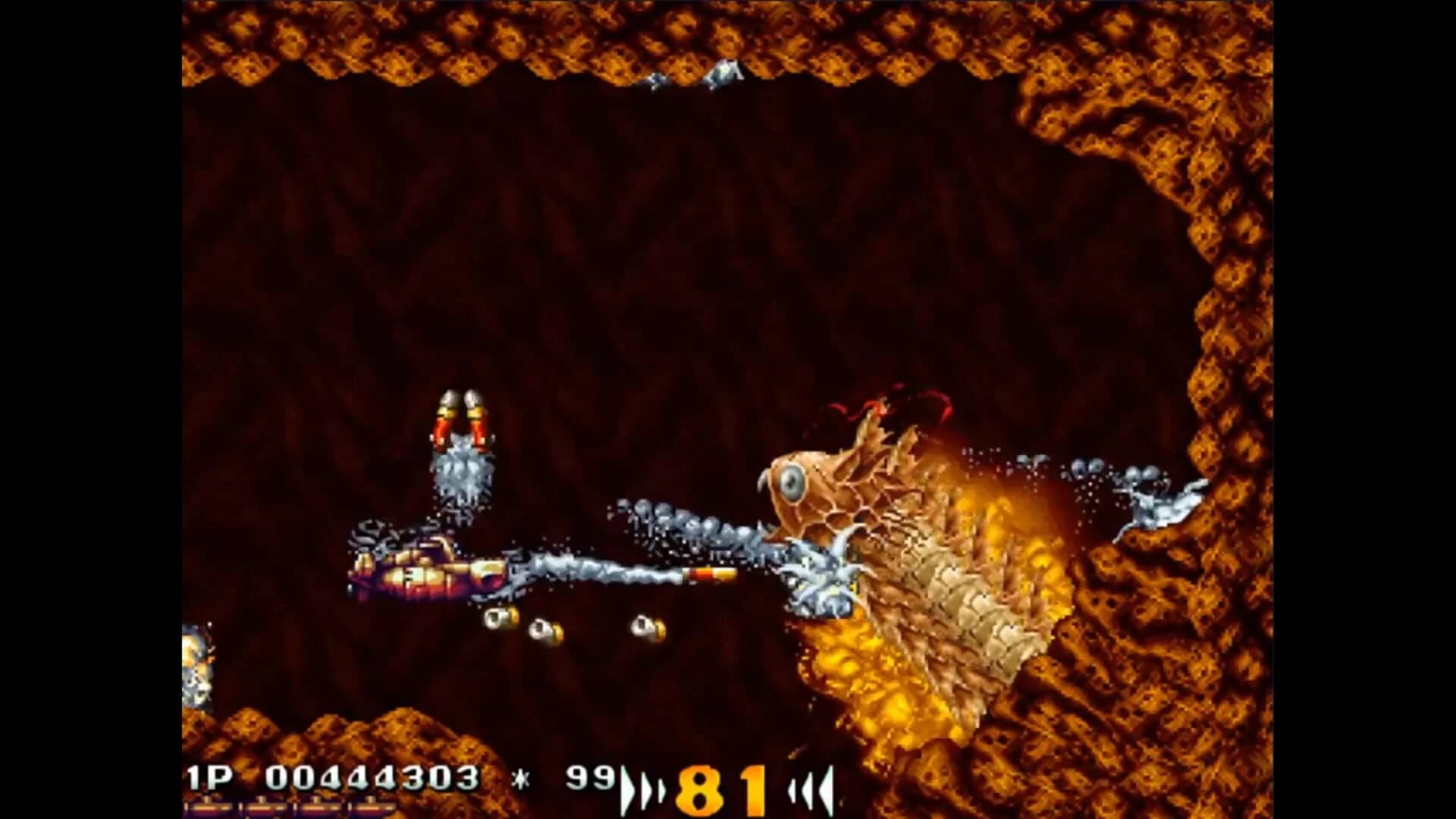Click the giant fish boss's eye
1456x819 pixels.
point(792,482)
